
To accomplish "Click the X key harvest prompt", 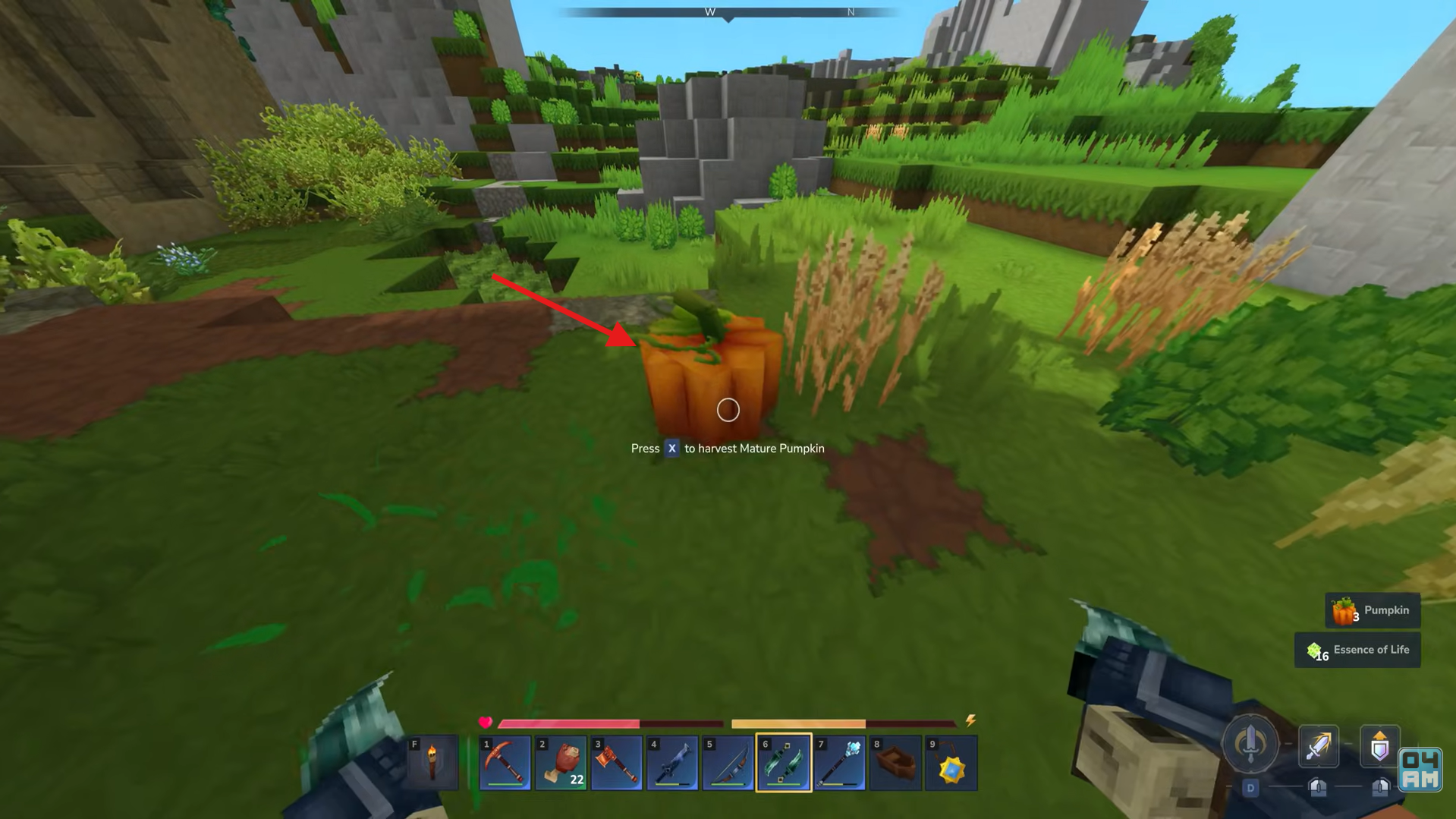I will click(671, 449).
